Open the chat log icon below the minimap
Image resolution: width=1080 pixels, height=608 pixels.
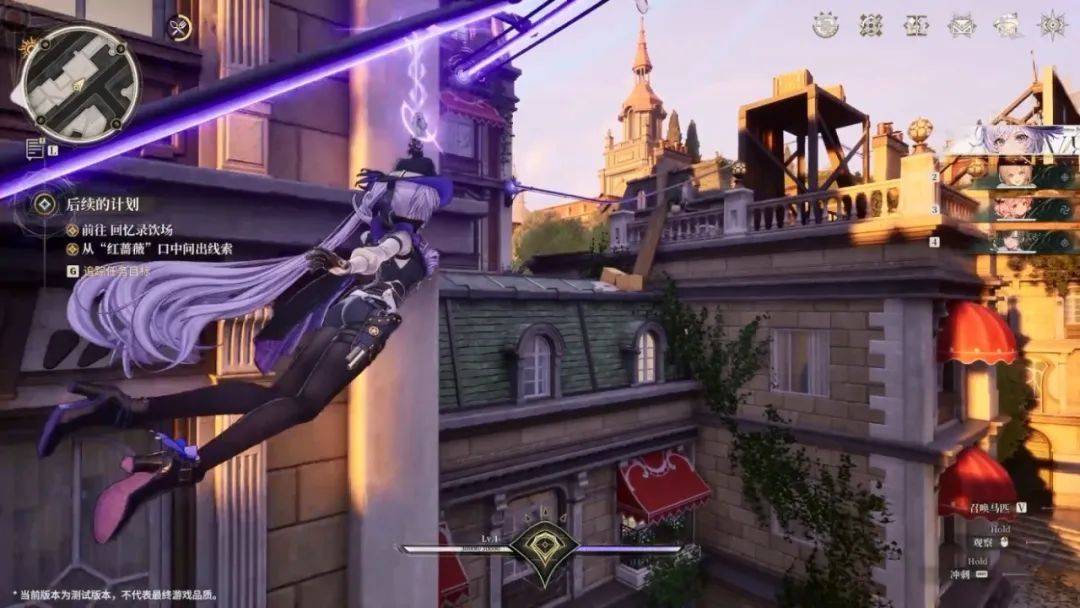pyautogui.click(x=35, y=149)
